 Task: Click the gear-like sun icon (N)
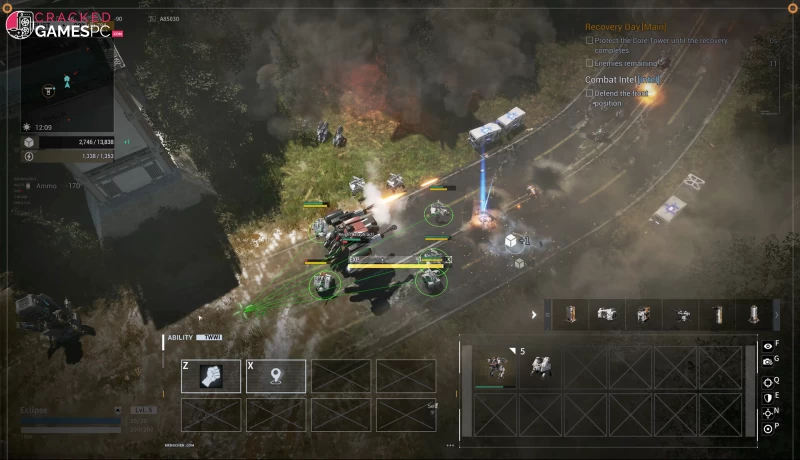click(x=767, y=412)
